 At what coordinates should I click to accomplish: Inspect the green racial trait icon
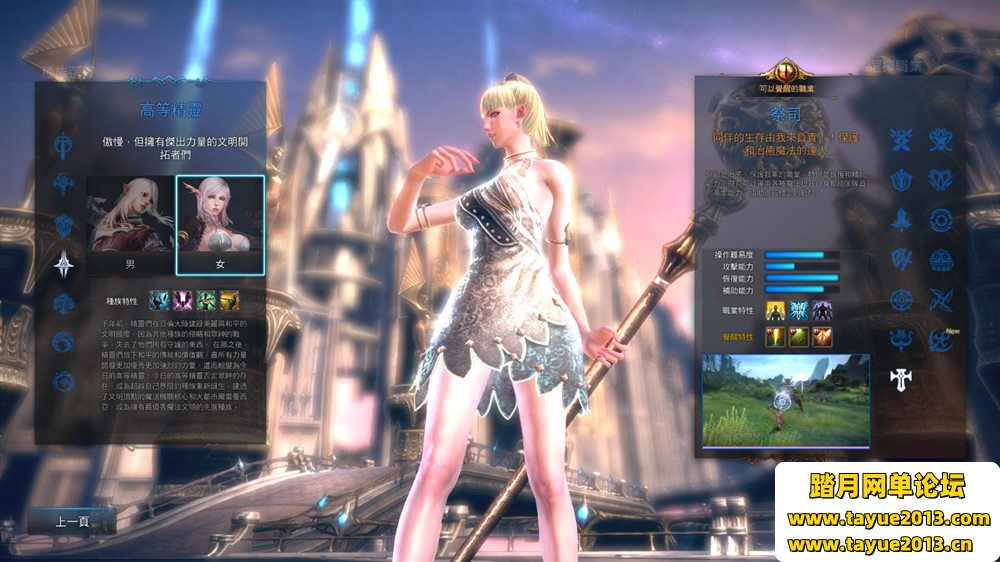coord(206,300)
